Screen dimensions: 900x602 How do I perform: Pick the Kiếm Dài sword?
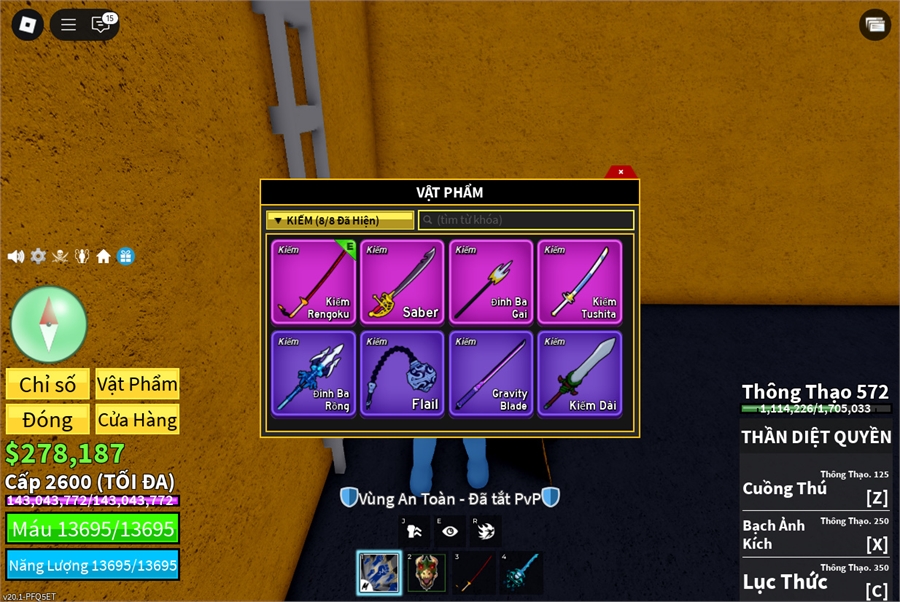click(580, 373)
